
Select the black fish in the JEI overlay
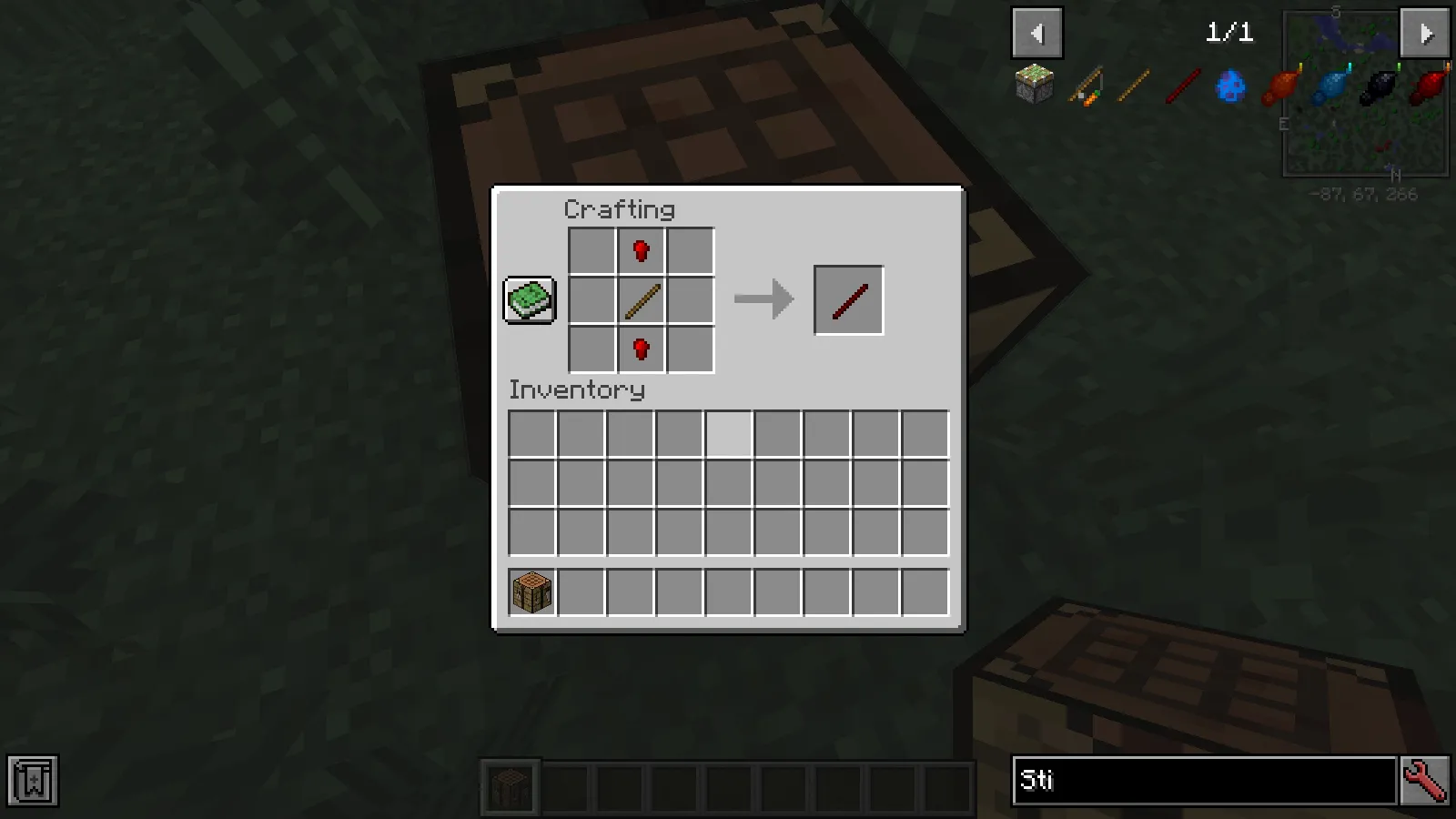point(1379,86)
